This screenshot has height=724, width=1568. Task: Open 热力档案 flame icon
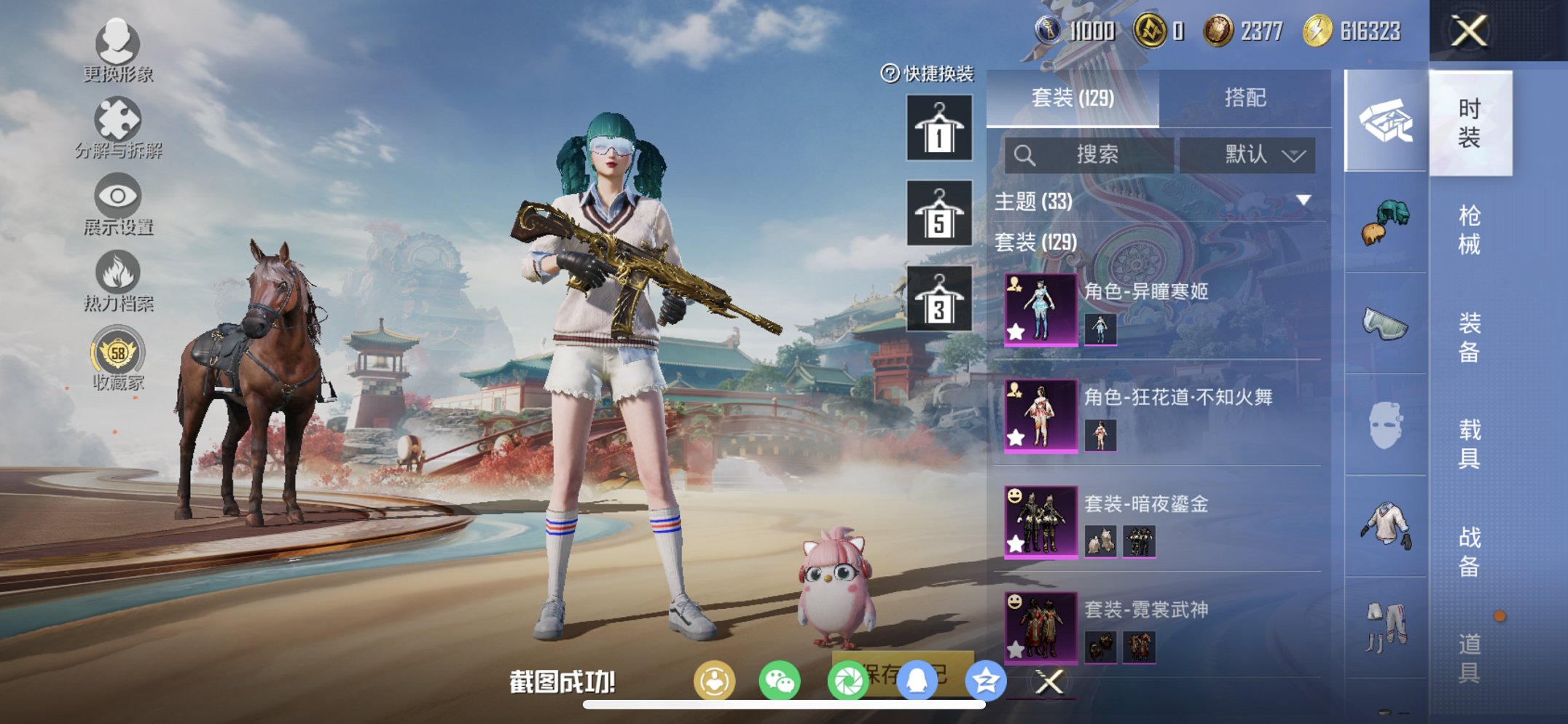coord(117,281)
